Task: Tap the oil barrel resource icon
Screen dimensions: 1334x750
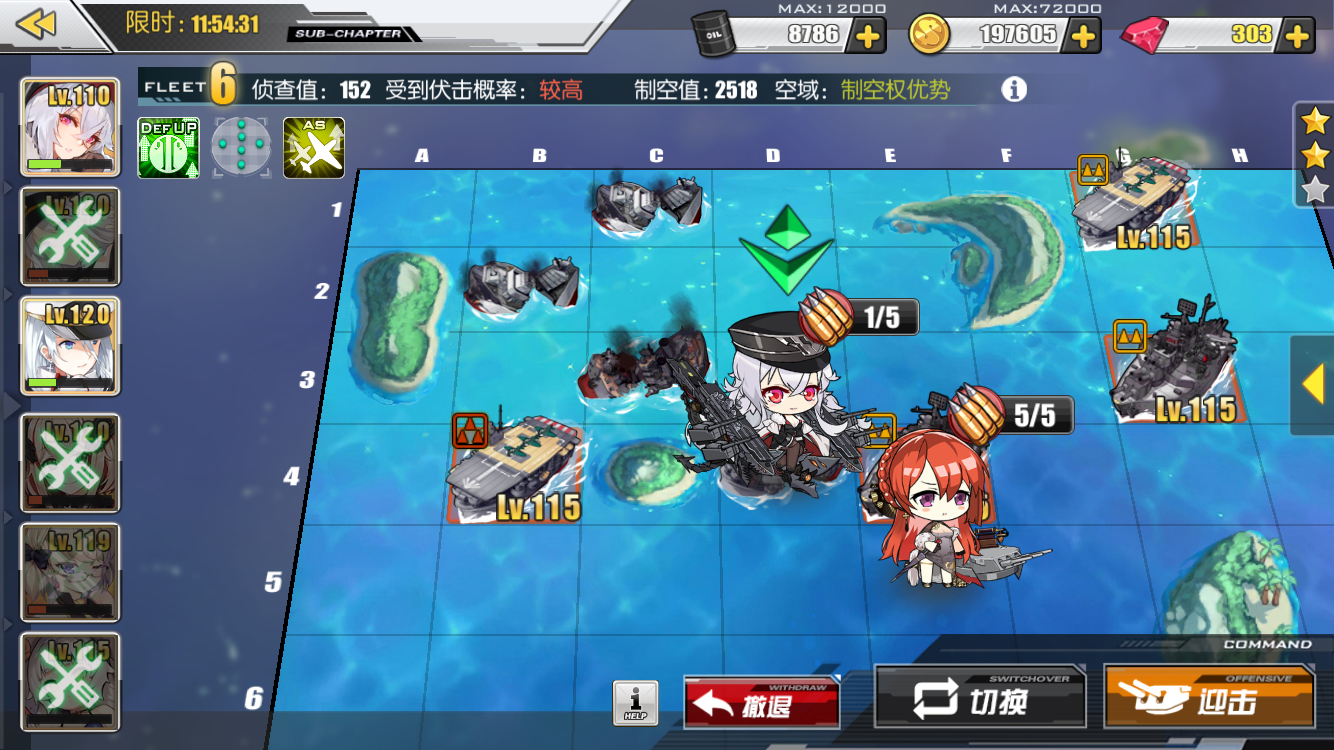Action: (714, 33)
